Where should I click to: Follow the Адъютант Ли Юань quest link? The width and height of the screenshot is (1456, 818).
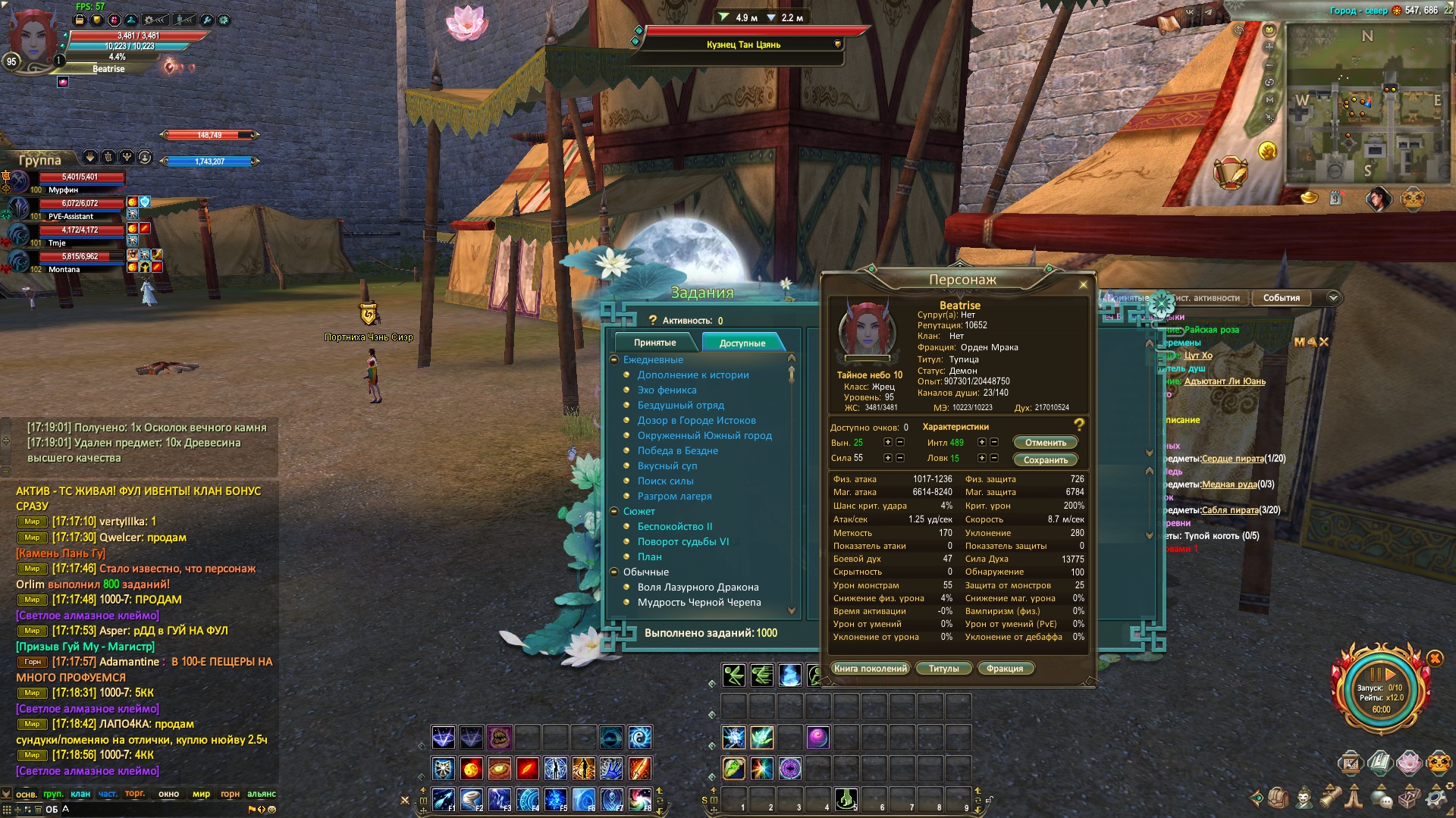click(x=1224, y=381)
